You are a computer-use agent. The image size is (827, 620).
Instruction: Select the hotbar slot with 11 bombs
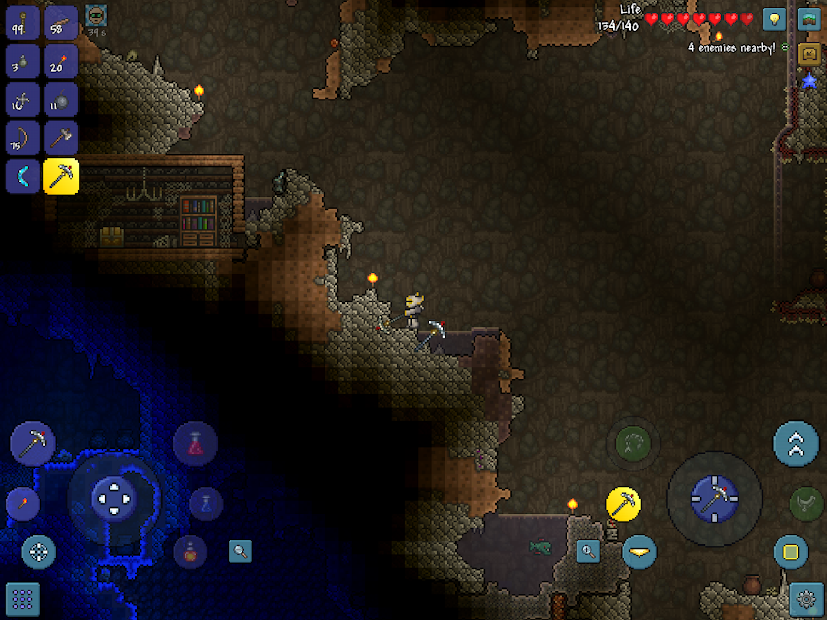(61, 99)
